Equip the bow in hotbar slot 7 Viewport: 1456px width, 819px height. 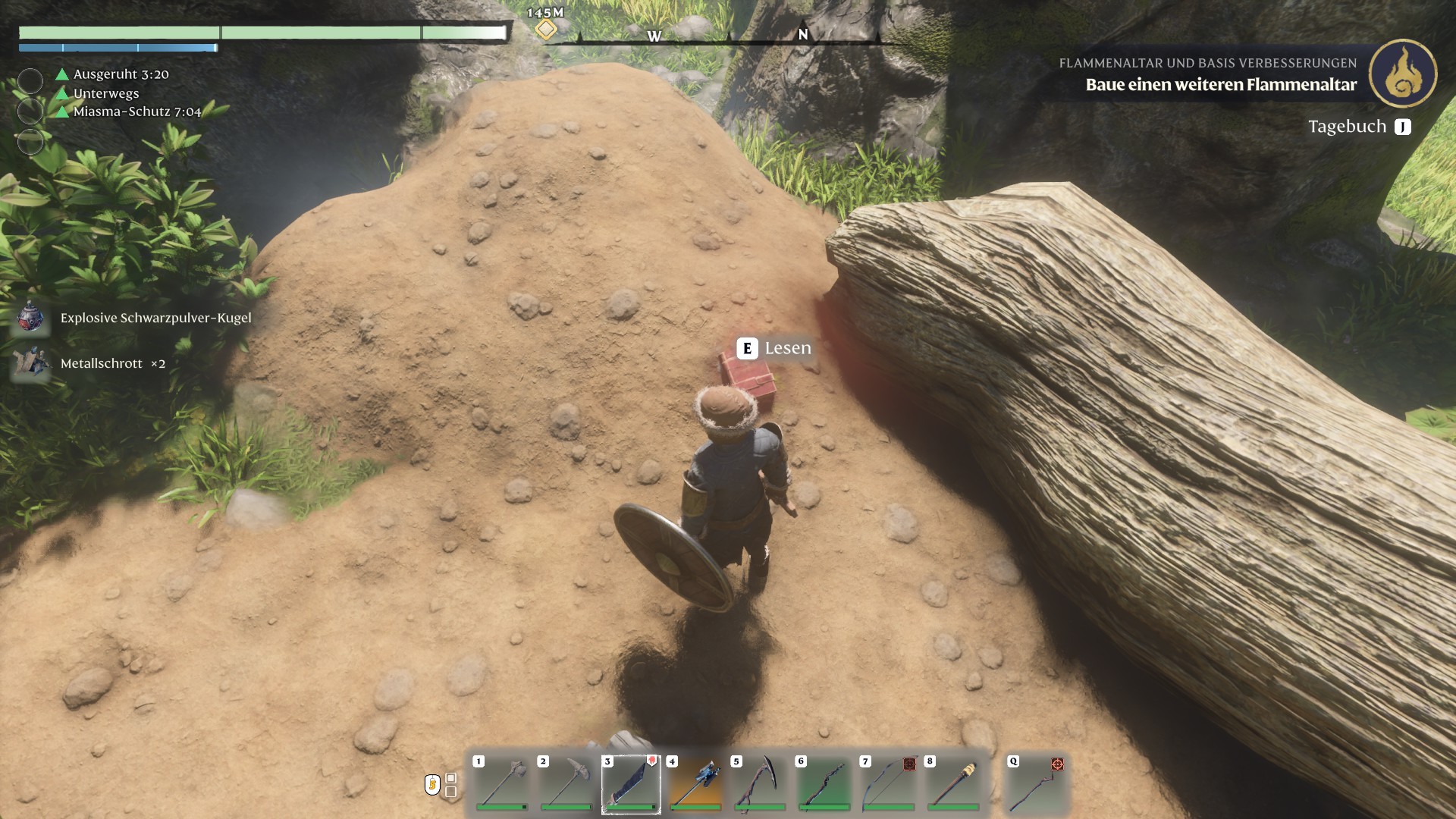(889, 784)
